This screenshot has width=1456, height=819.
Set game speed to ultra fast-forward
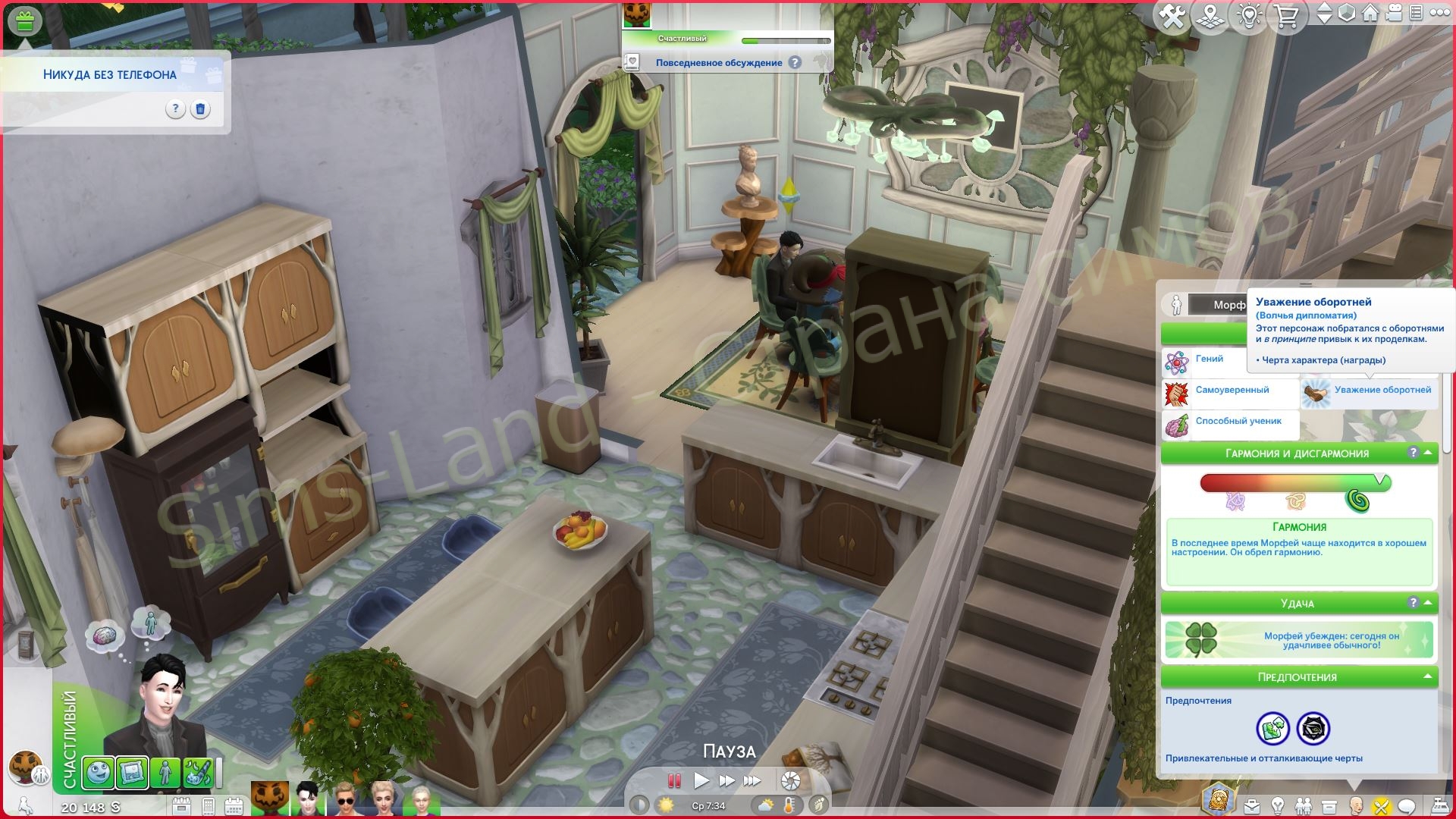752,780
